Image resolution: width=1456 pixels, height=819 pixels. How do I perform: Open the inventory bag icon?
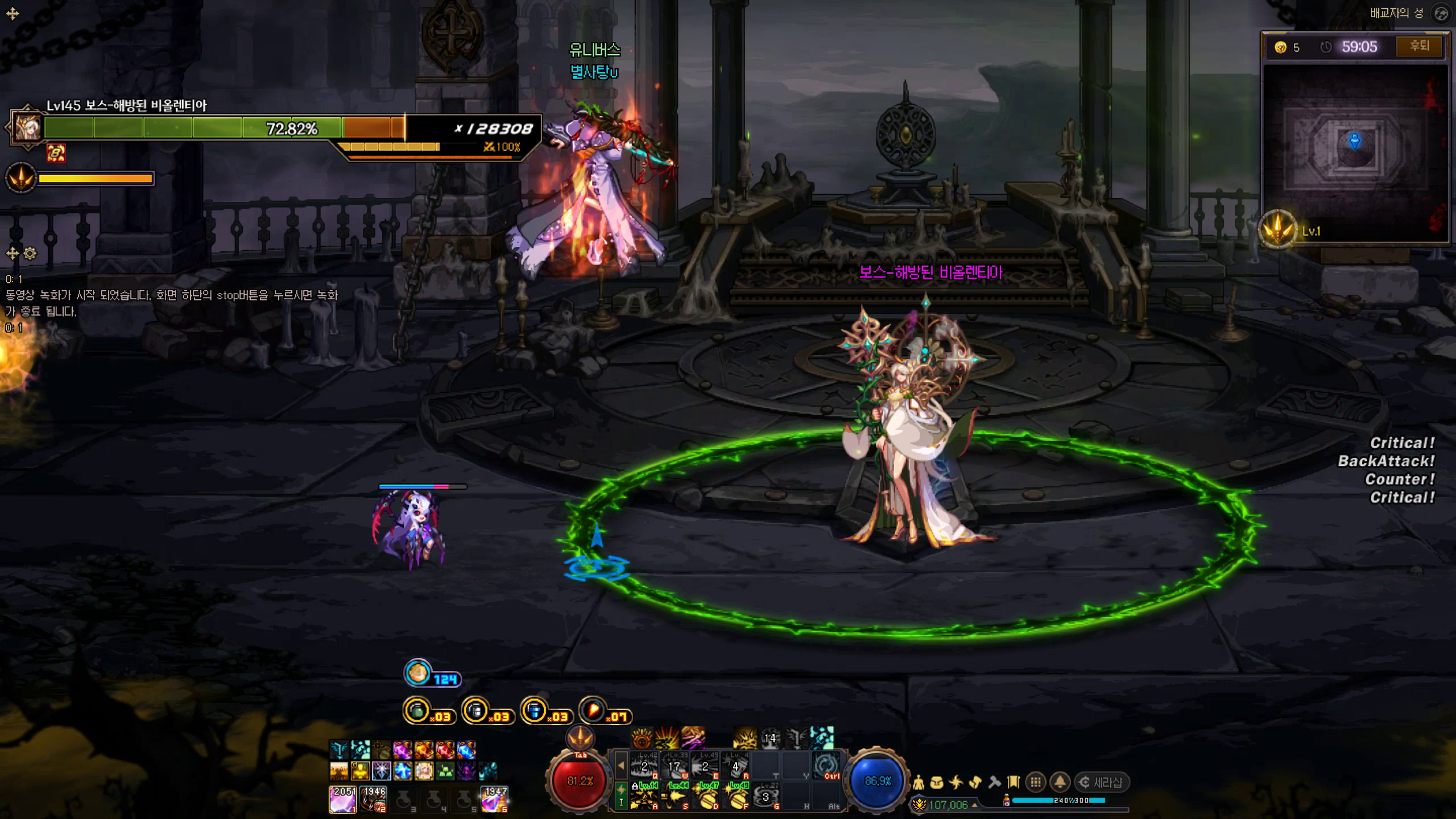(x=937, y=783)
